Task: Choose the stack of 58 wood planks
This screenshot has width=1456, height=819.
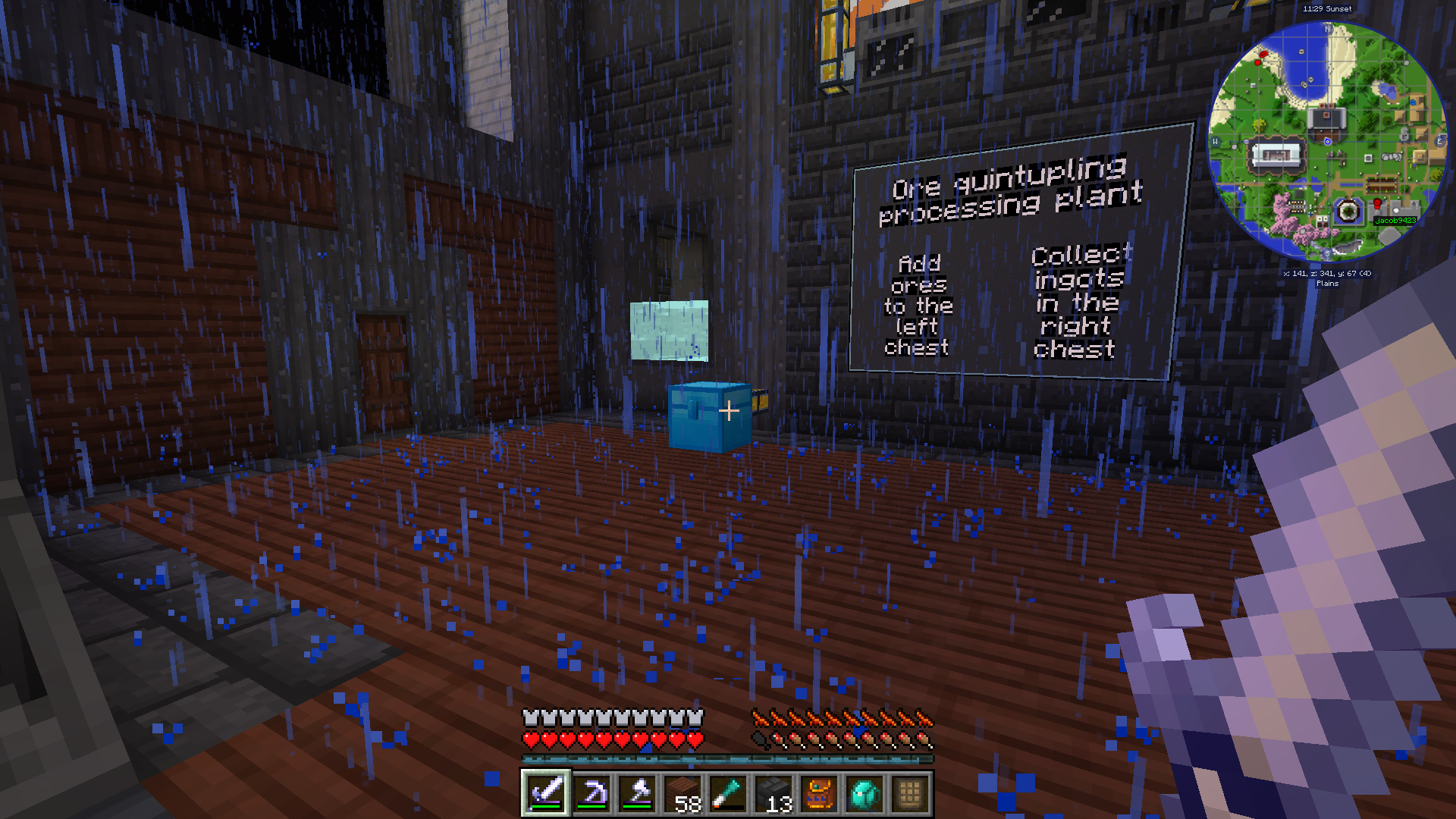Action: [682, 793]
